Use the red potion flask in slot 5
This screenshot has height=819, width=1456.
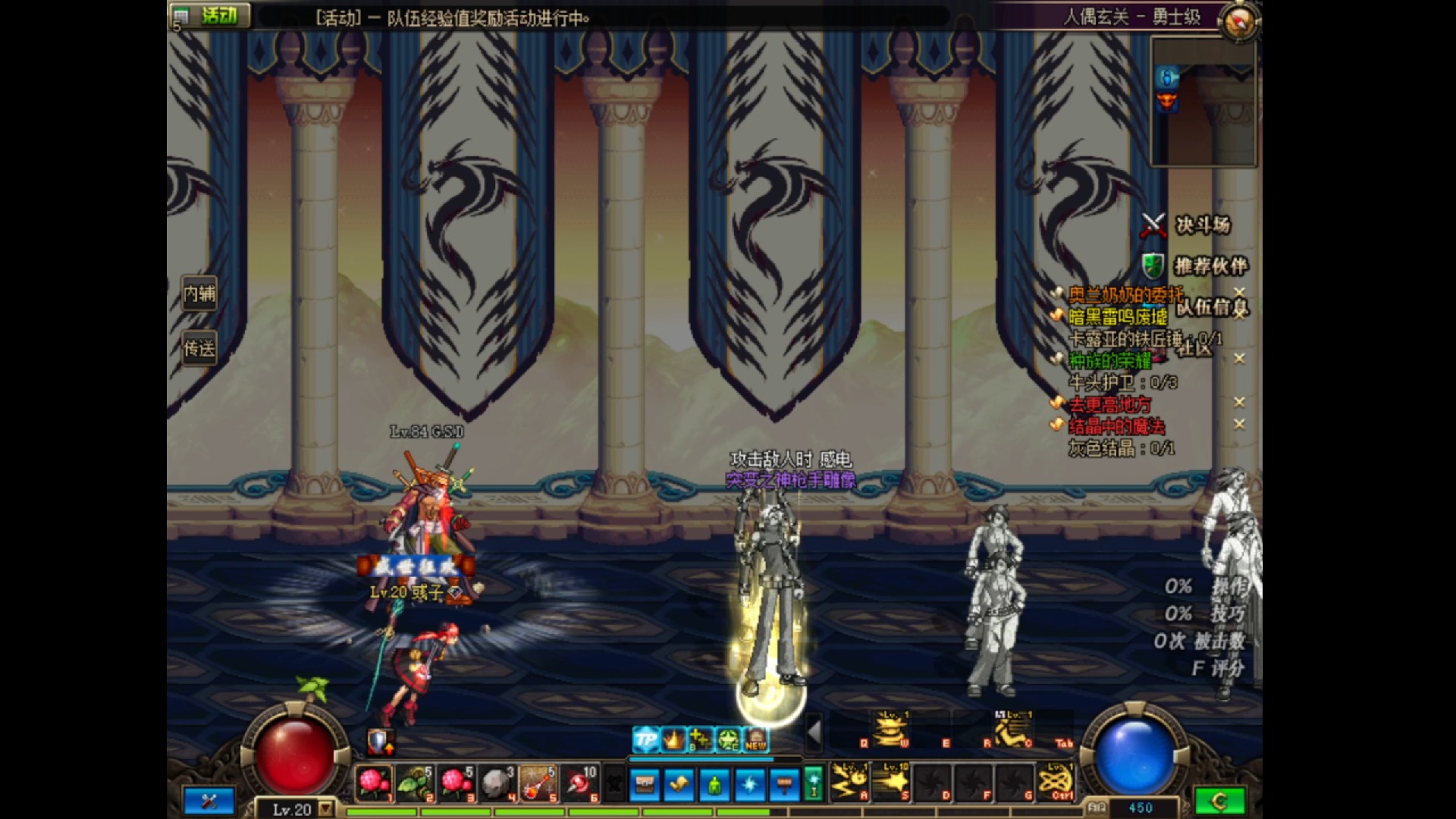[x=538, y=783]
